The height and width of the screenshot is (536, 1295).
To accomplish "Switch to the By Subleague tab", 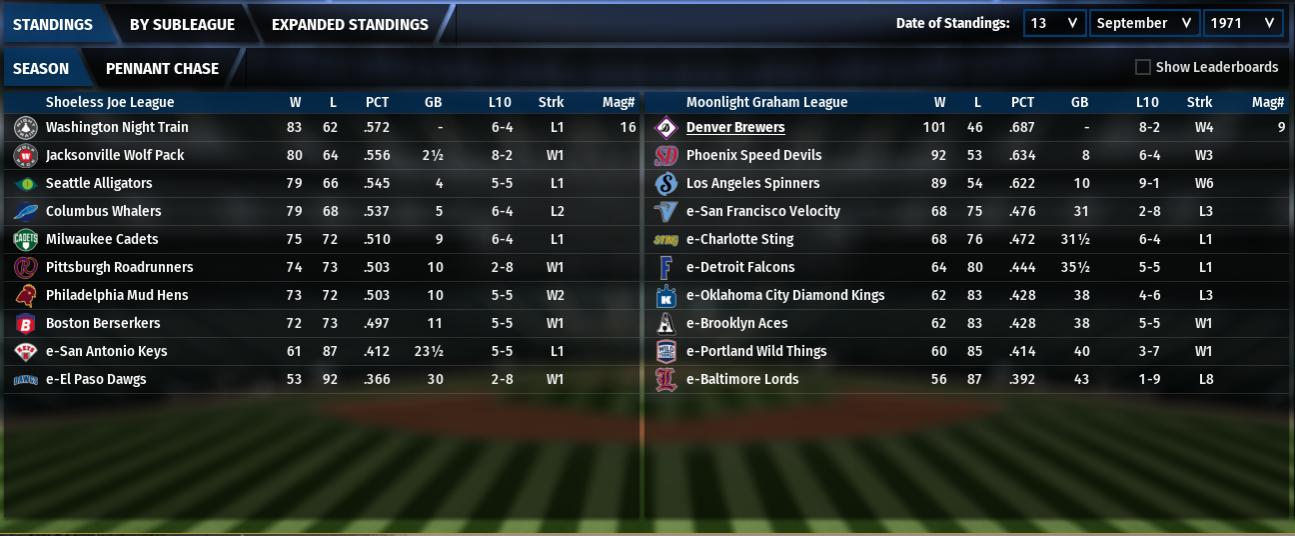I will [x=182, y=24].
